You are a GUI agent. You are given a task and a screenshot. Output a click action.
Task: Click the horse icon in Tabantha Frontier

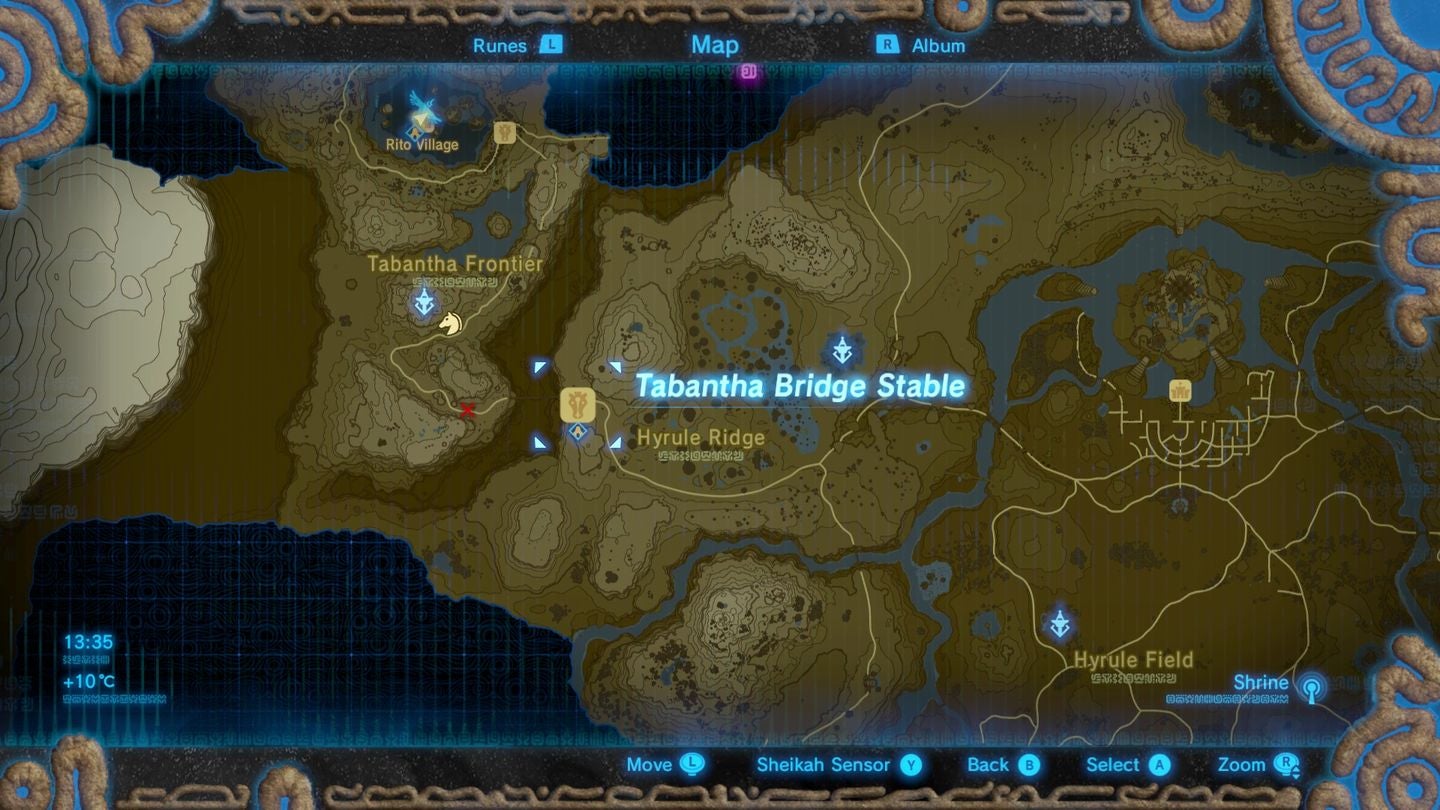[450, 324]
